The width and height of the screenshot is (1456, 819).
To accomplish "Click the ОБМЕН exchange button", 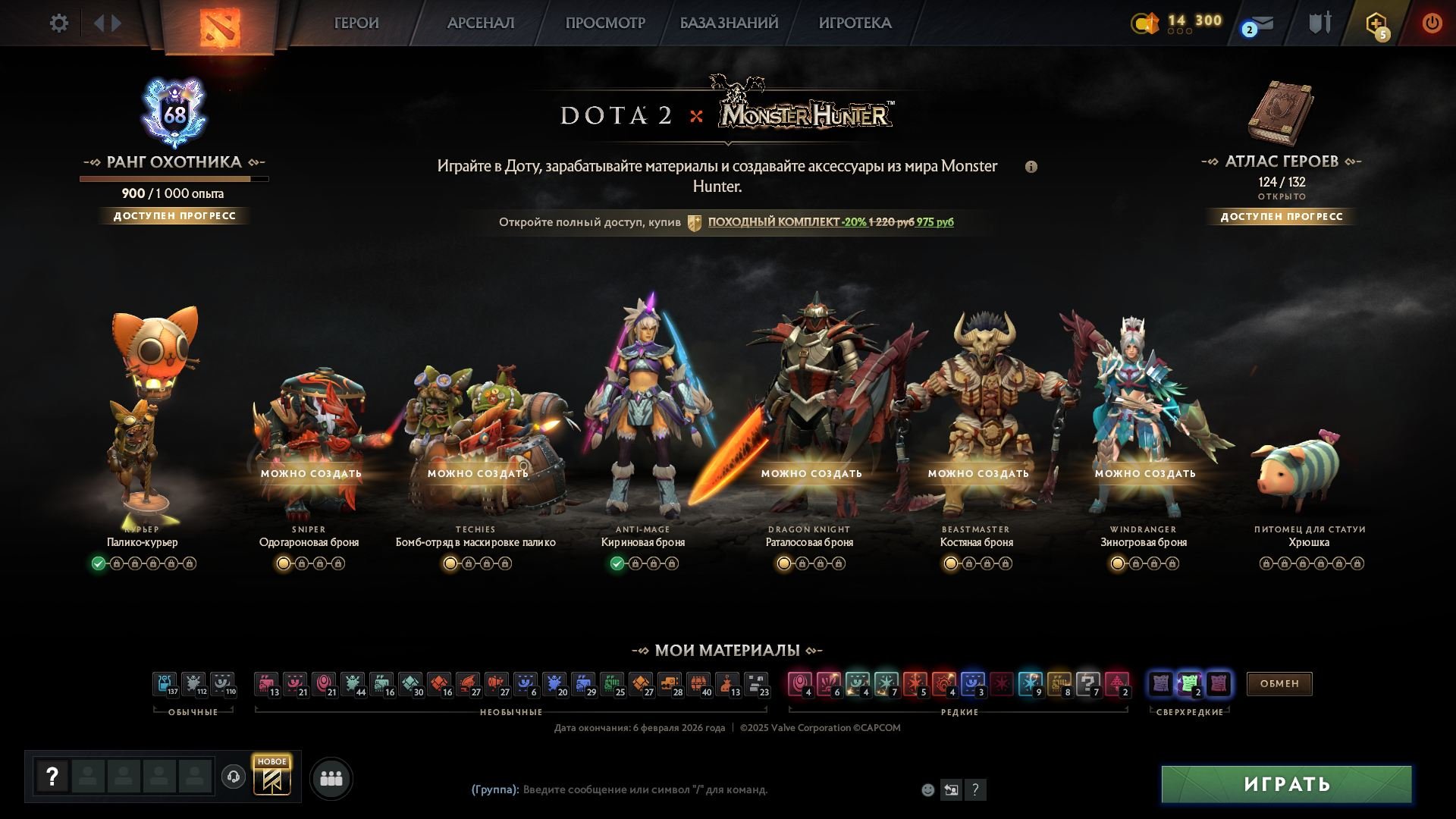I will click(x=1279, y=683).
